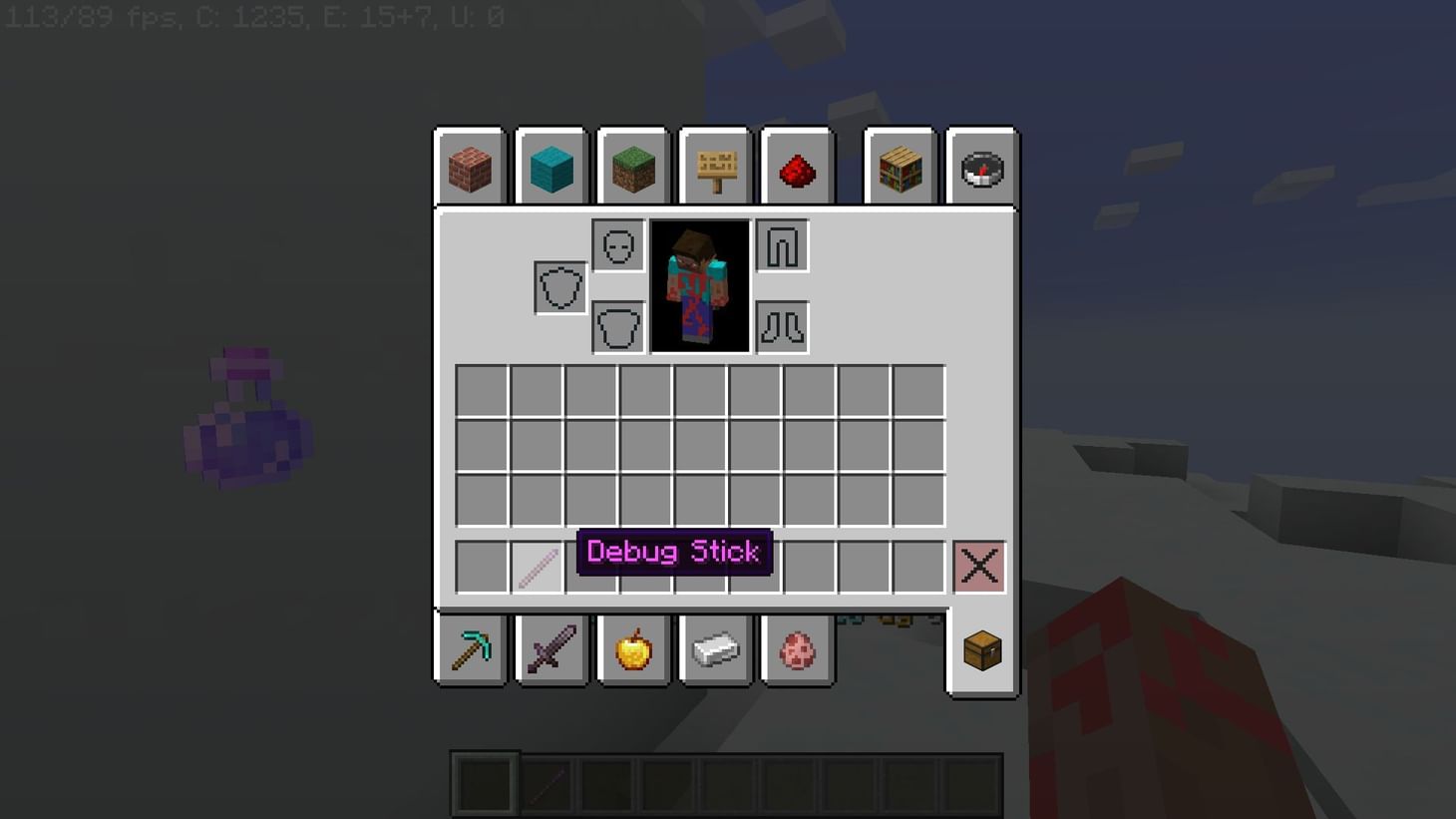Switch to the Redstone Blocks tab
This screenshot has width=1456, height=819.
pyautogui.click(x=796, y=169)
